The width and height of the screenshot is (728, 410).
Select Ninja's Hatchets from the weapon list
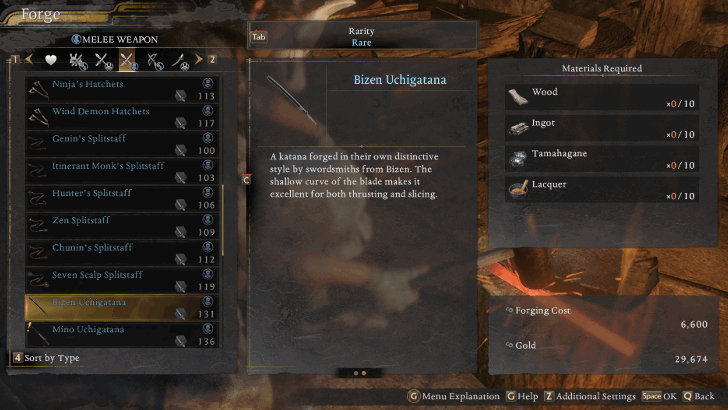coord(122,90)
